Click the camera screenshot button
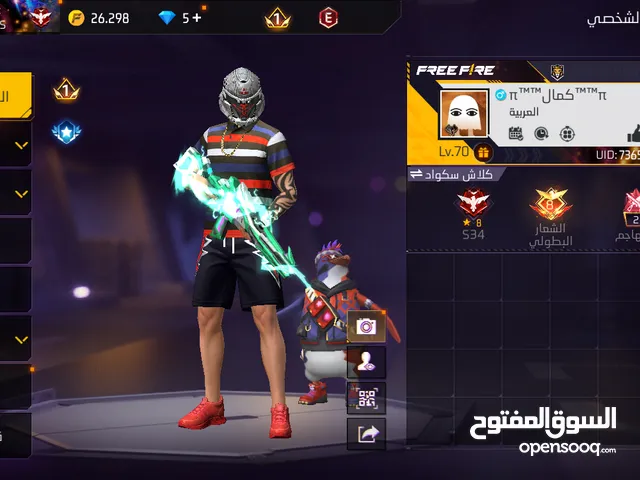Screen dimensions: 640x480 coord(365,326)
